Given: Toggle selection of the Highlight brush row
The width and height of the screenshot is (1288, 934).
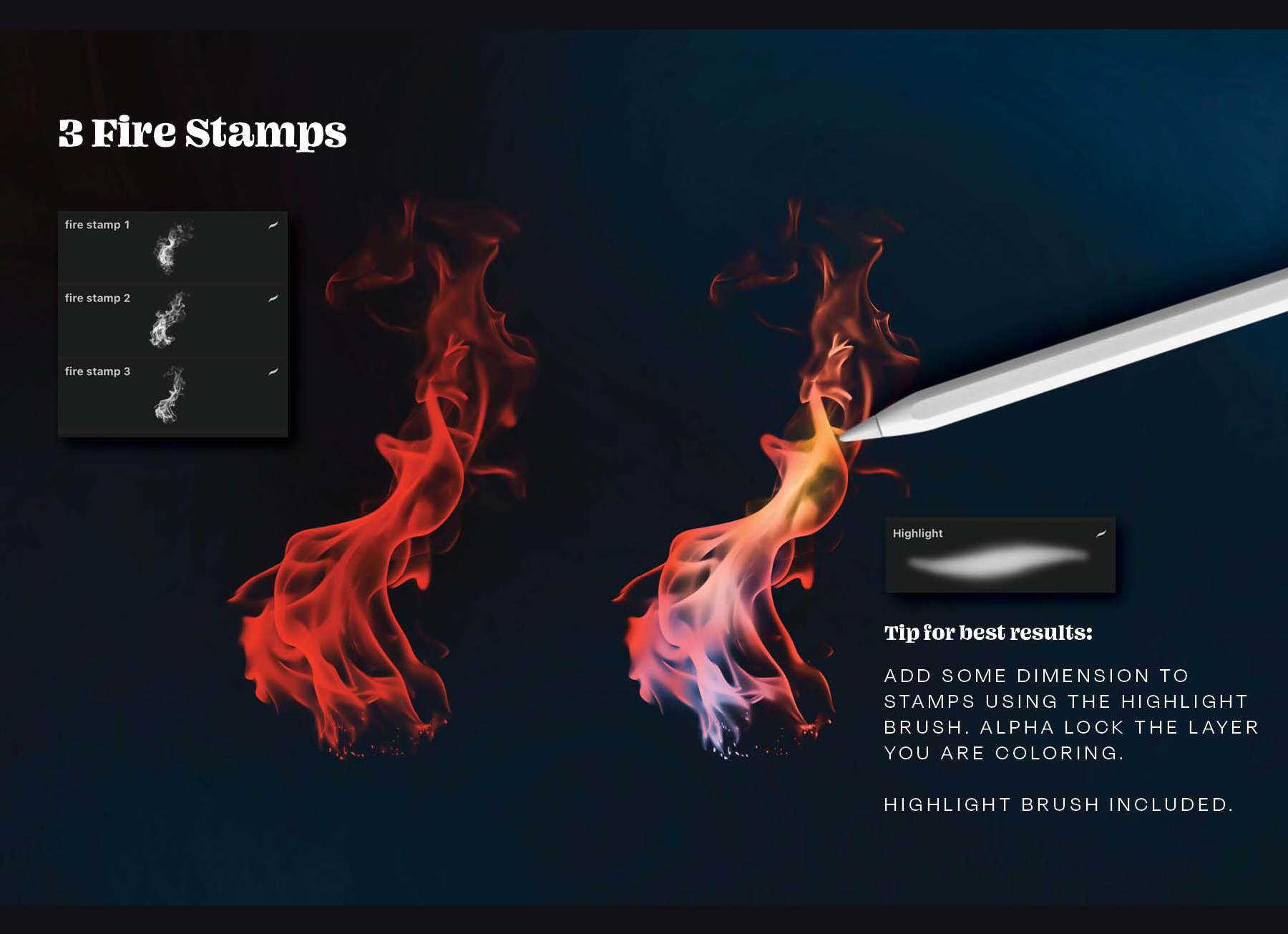Looking at the screenshot, I should tap(1002, 555).
